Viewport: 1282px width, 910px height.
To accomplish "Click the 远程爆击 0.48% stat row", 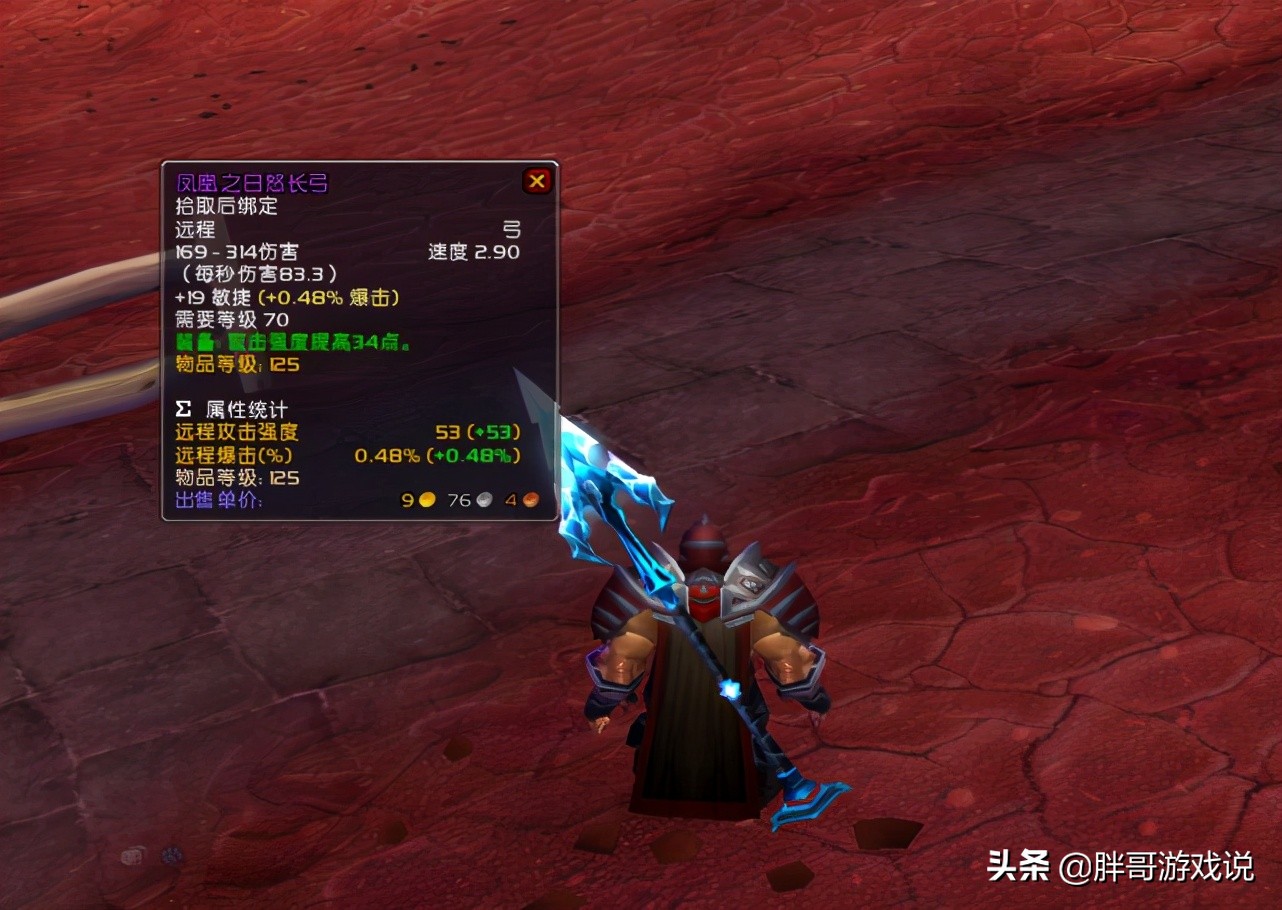I will 300,455.
